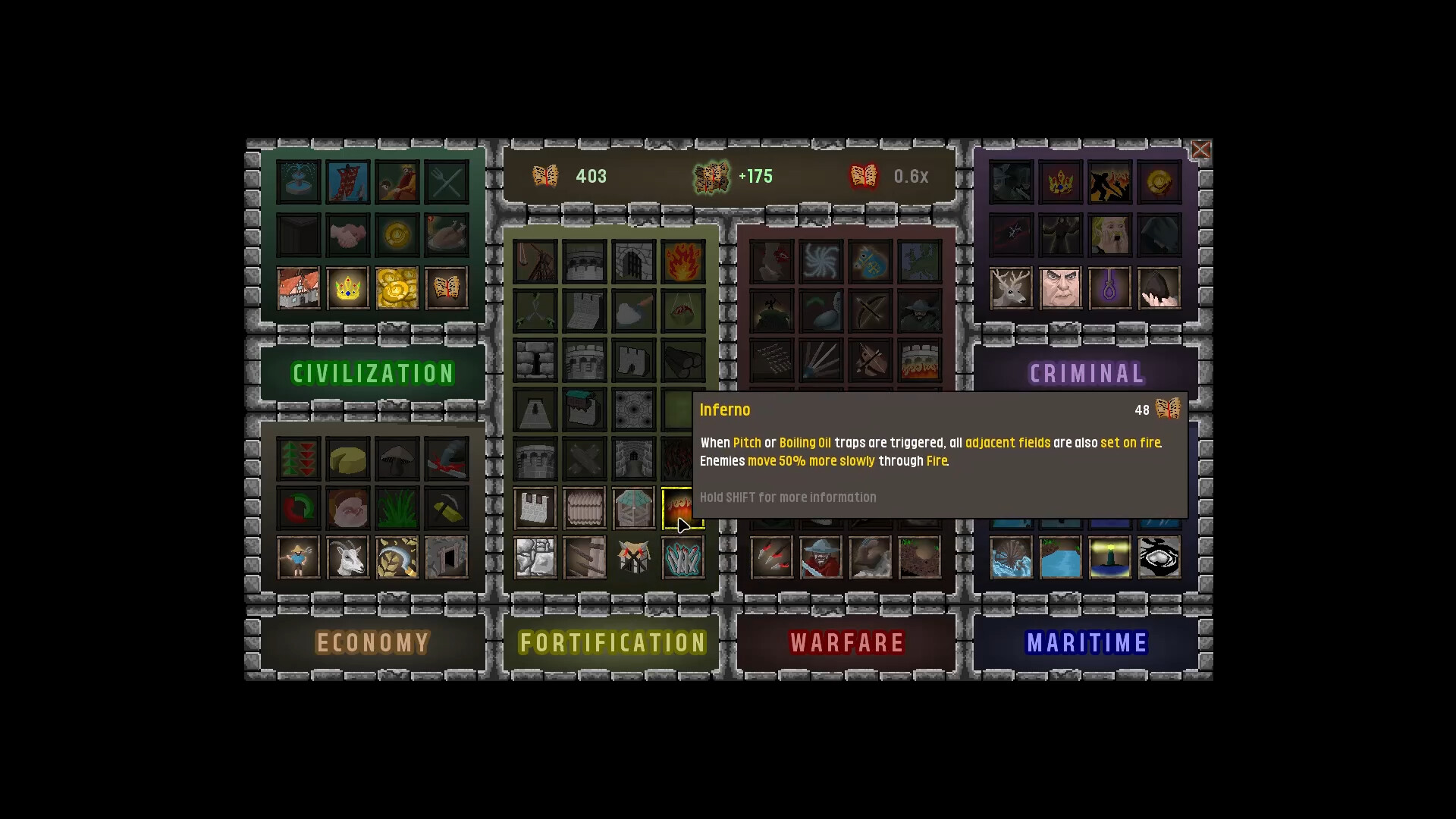Open the CIVILIZATION category header
Screen dimensions: 1456x819
coord(373,372)
